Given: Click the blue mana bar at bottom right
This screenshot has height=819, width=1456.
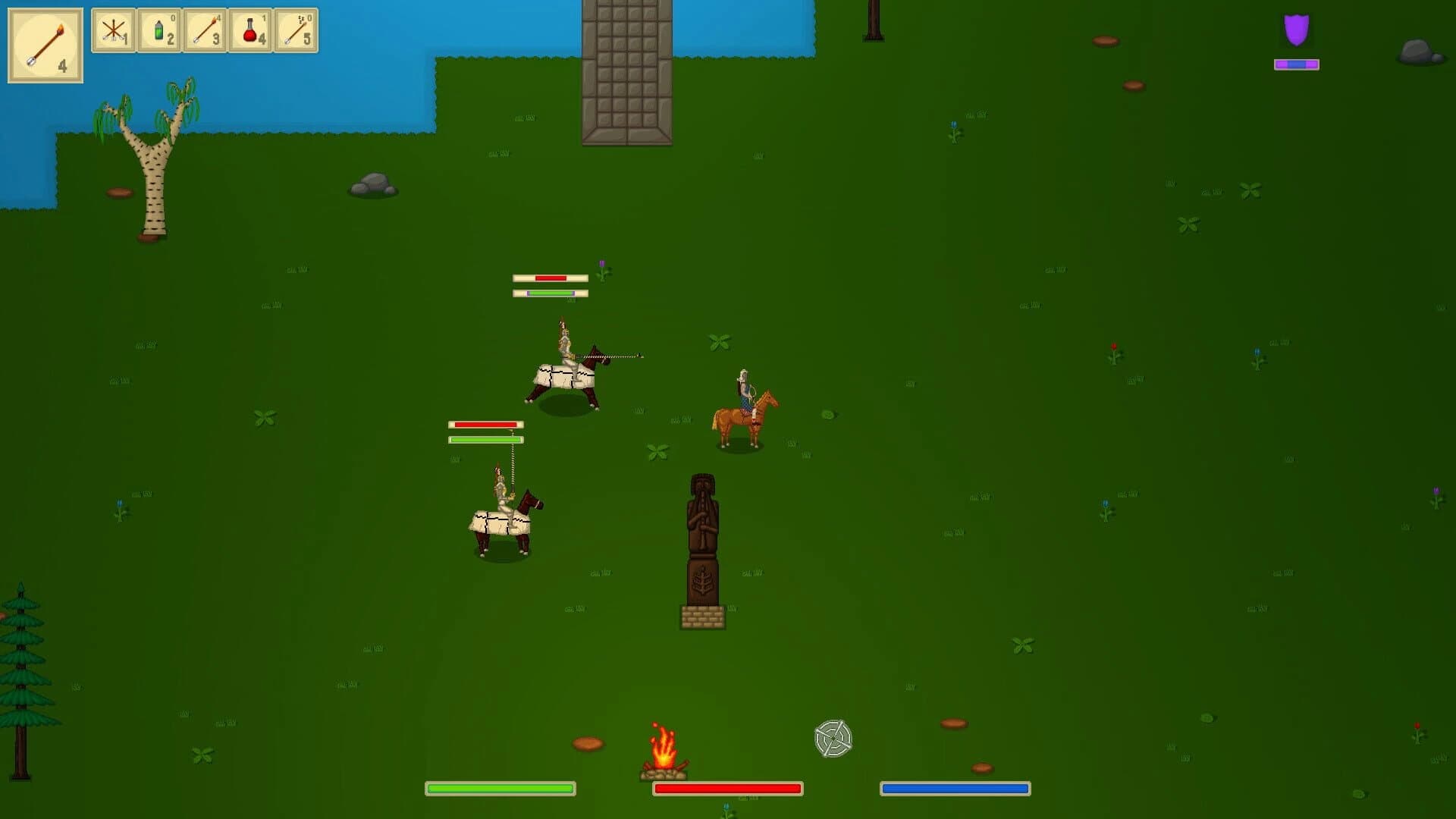Looking at the screenshot, I should click(955, 789).
